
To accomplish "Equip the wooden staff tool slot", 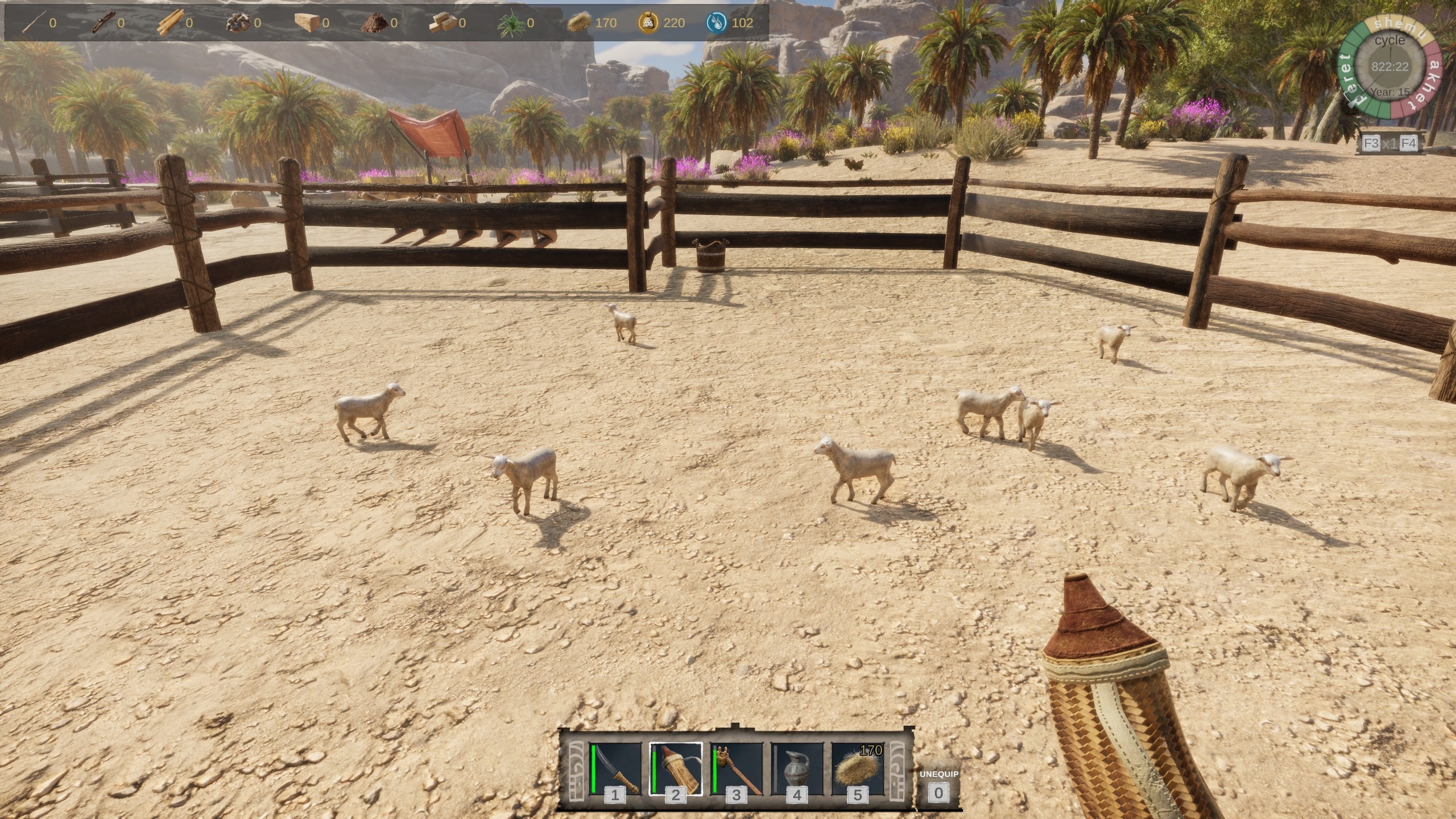I will 737,769.
